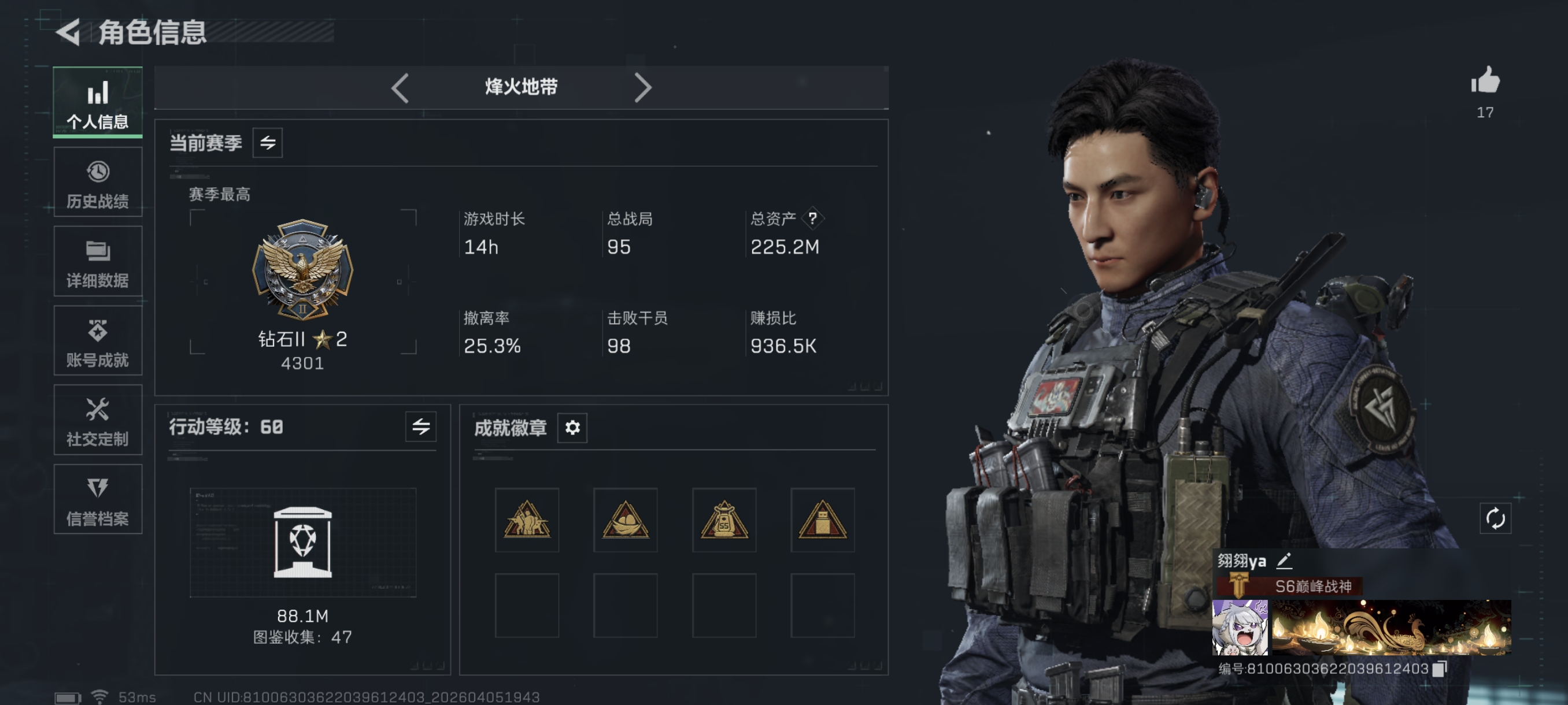Switch to the 个人信息 tab

(97, 102)
